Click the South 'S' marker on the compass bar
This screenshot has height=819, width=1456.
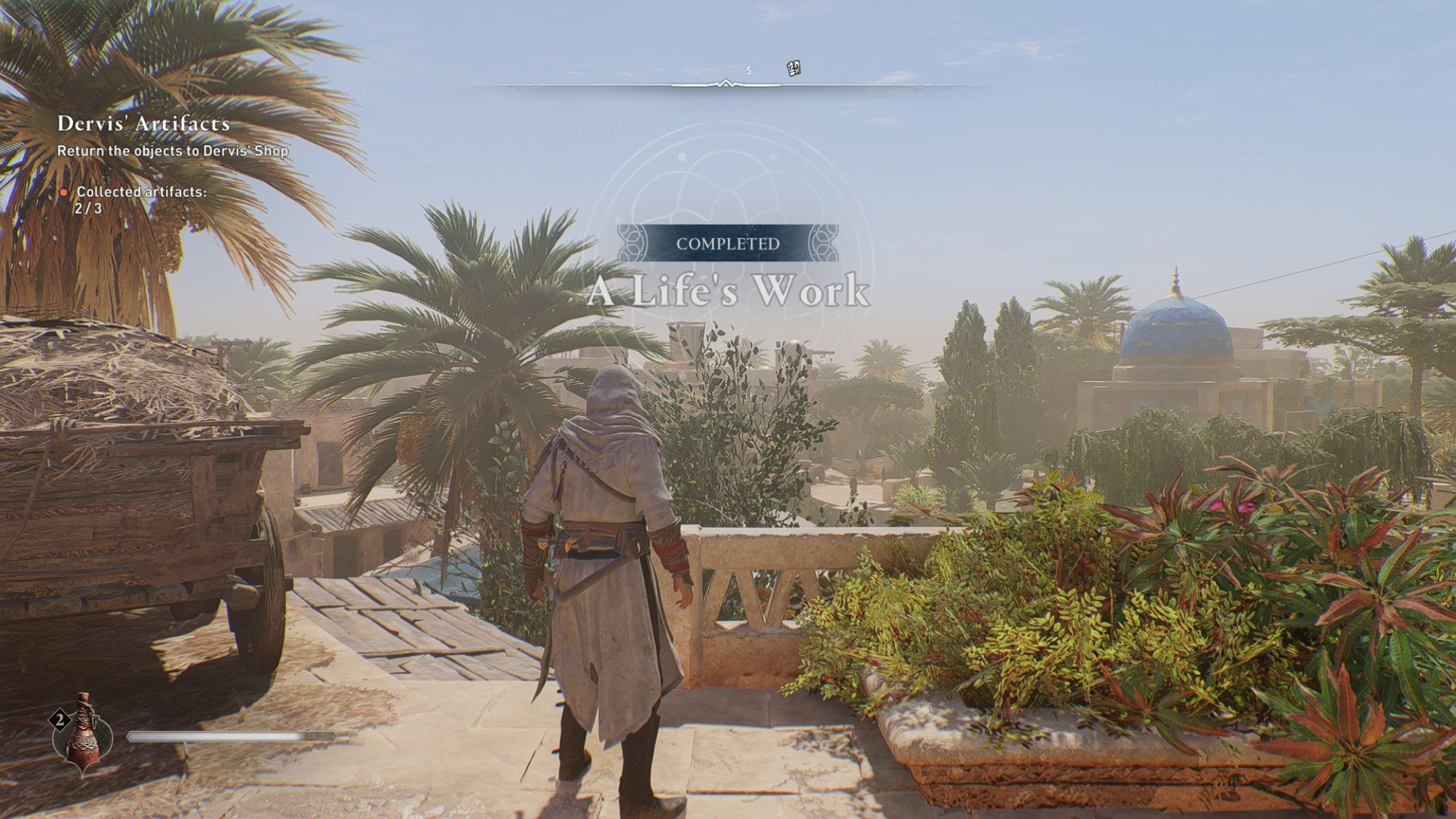tap(747, 71)
